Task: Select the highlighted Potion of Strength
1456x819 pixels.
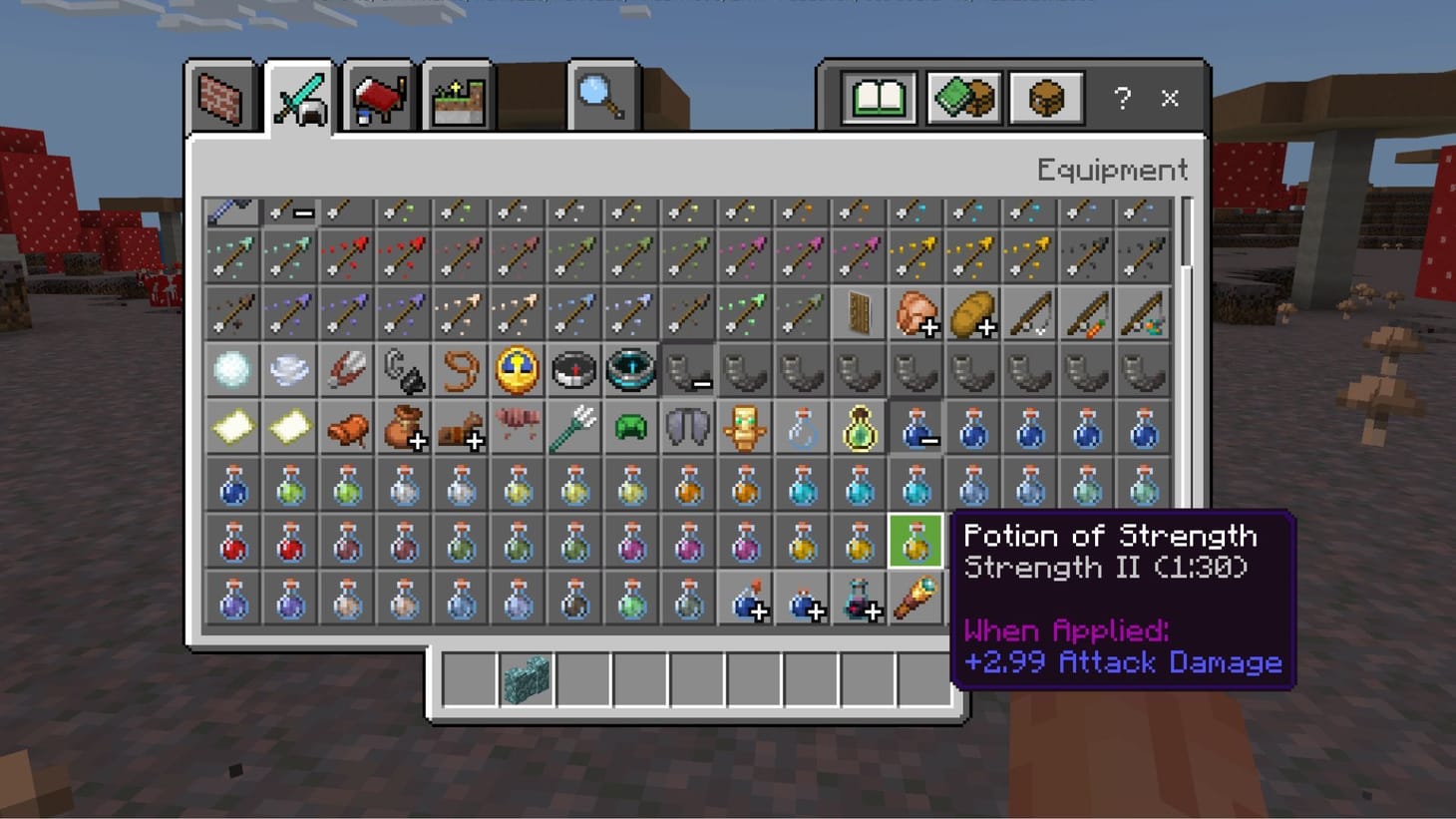Action: coord(915,541)
